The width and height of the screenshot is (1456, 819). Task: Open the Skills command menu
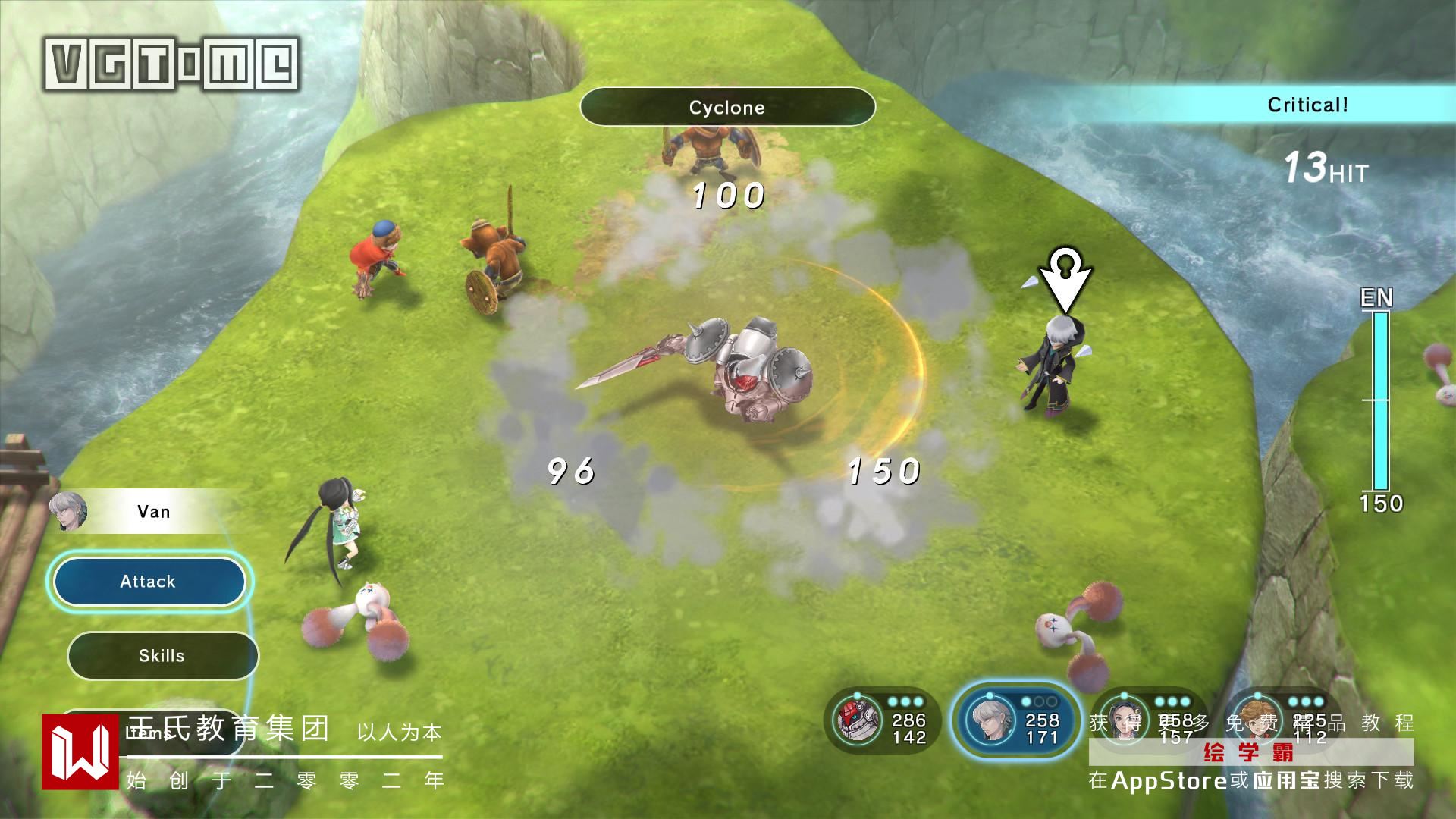coord(162,656)
